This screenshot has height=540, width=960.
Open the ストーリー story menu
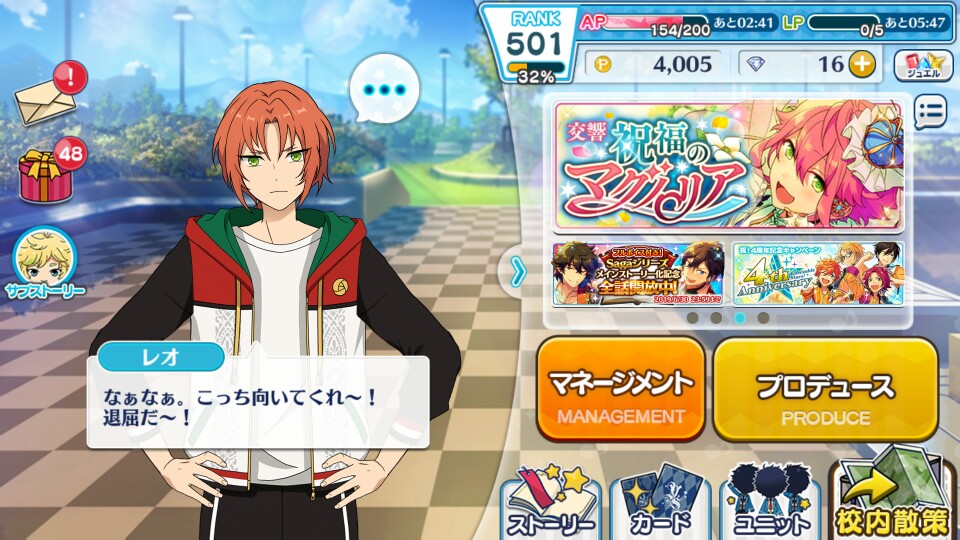[552, 502]
